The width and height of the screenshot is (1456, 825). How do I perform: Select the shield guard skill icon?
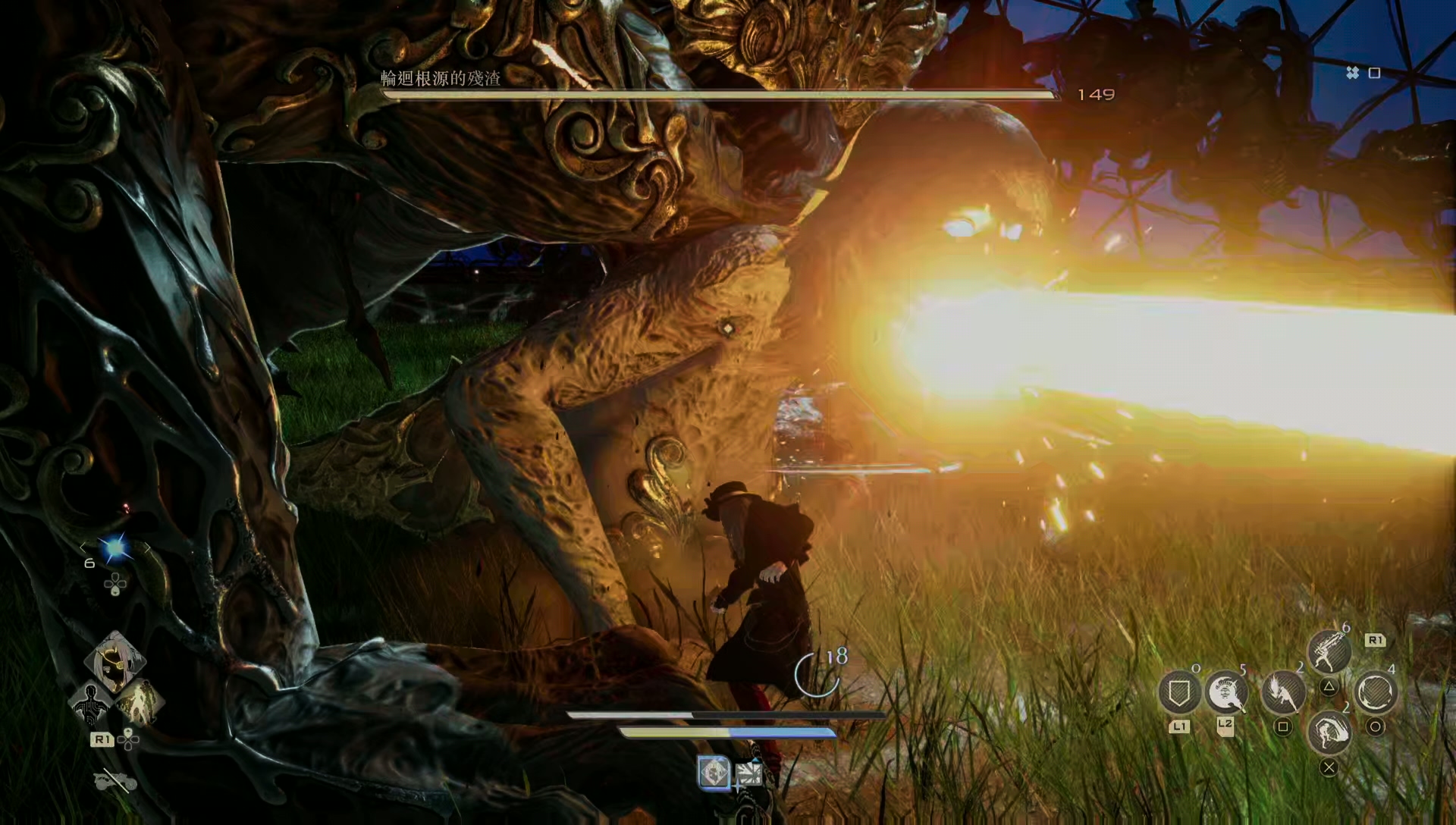click(x=1178, y=692)
